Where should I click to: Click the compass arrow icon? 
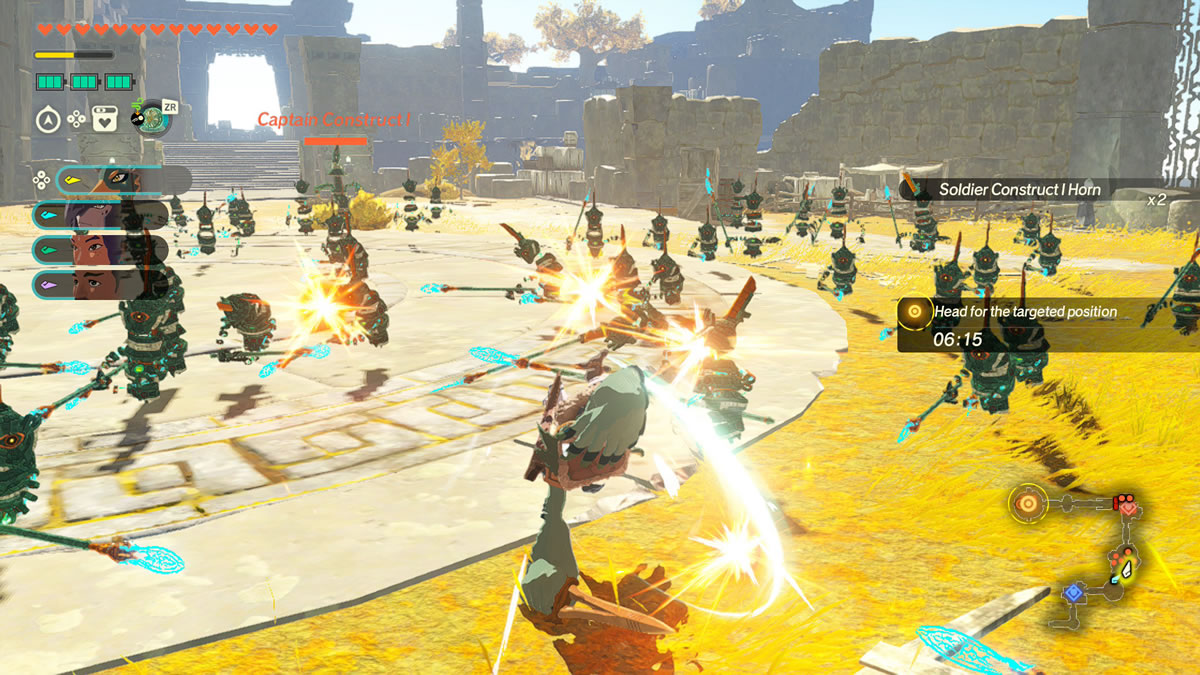47,120
